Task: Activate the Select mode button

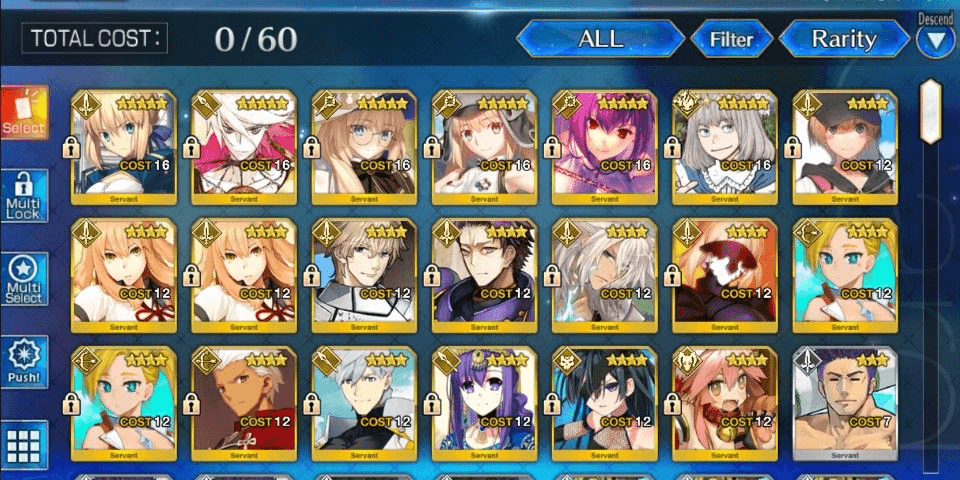Action: 24,113
